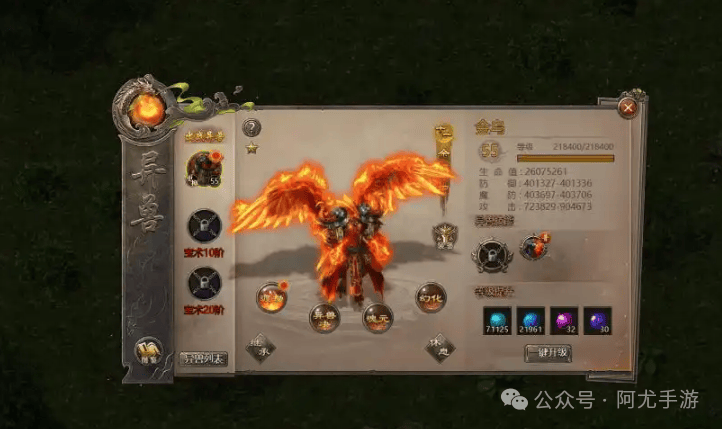Click the round gold button at sidebar bottom
This screenshot has width=722, height=429.
tap(147, 350)
